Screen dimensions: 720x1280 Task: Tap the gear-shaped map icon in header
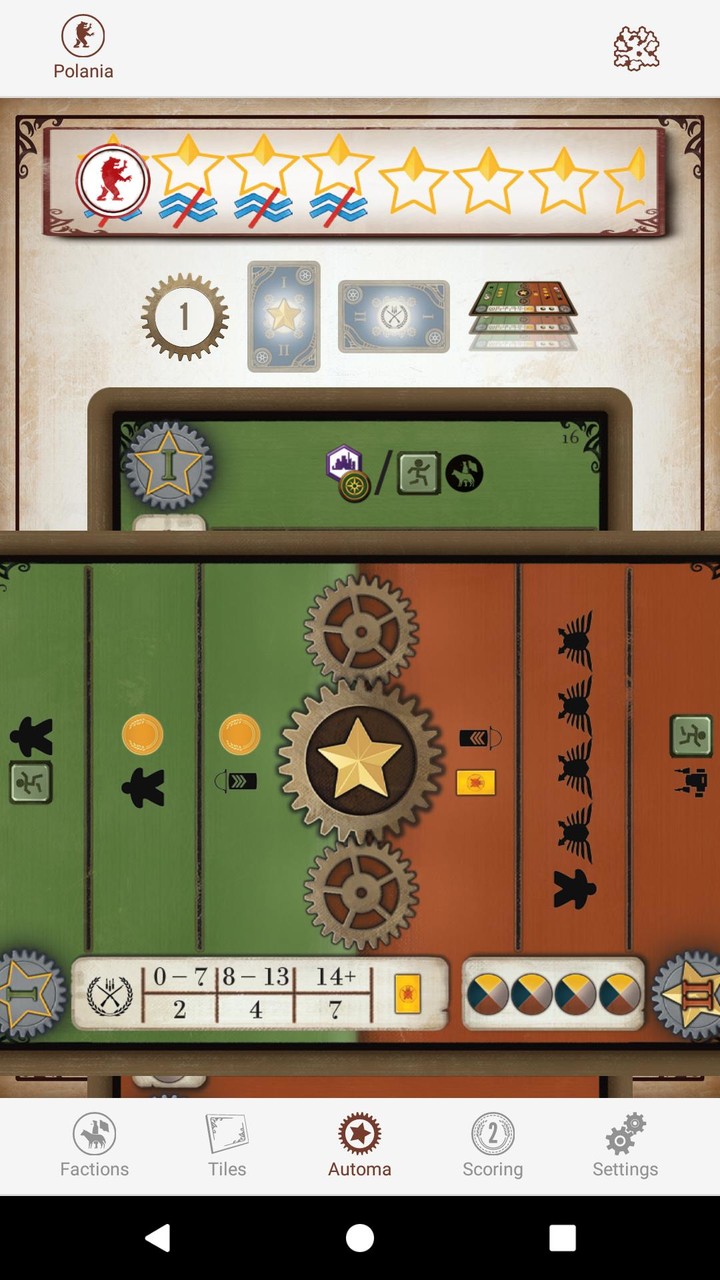(x=637, y=47)
